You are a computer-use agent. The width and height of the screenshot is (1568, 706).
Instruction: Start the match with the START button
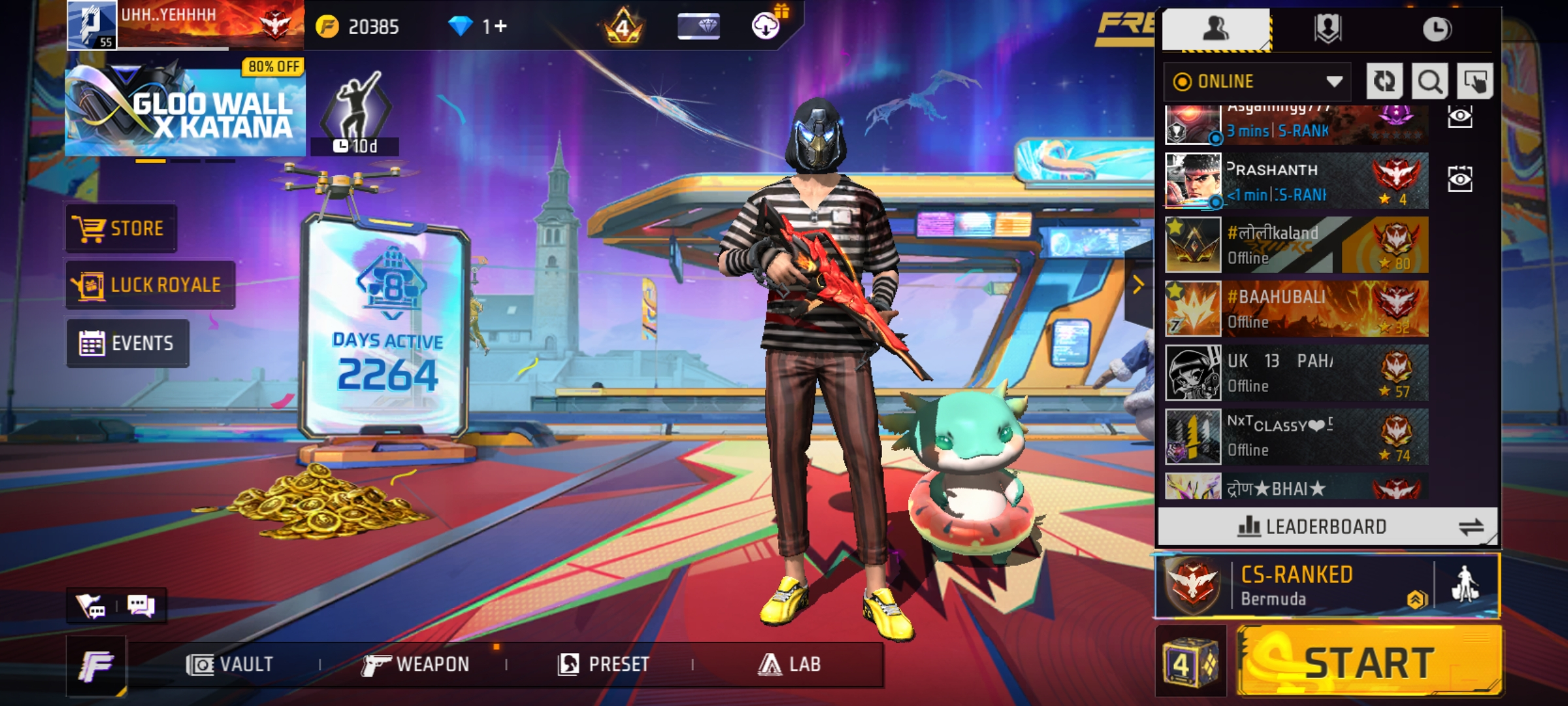pyautogui.click(x=1369, y=662)
